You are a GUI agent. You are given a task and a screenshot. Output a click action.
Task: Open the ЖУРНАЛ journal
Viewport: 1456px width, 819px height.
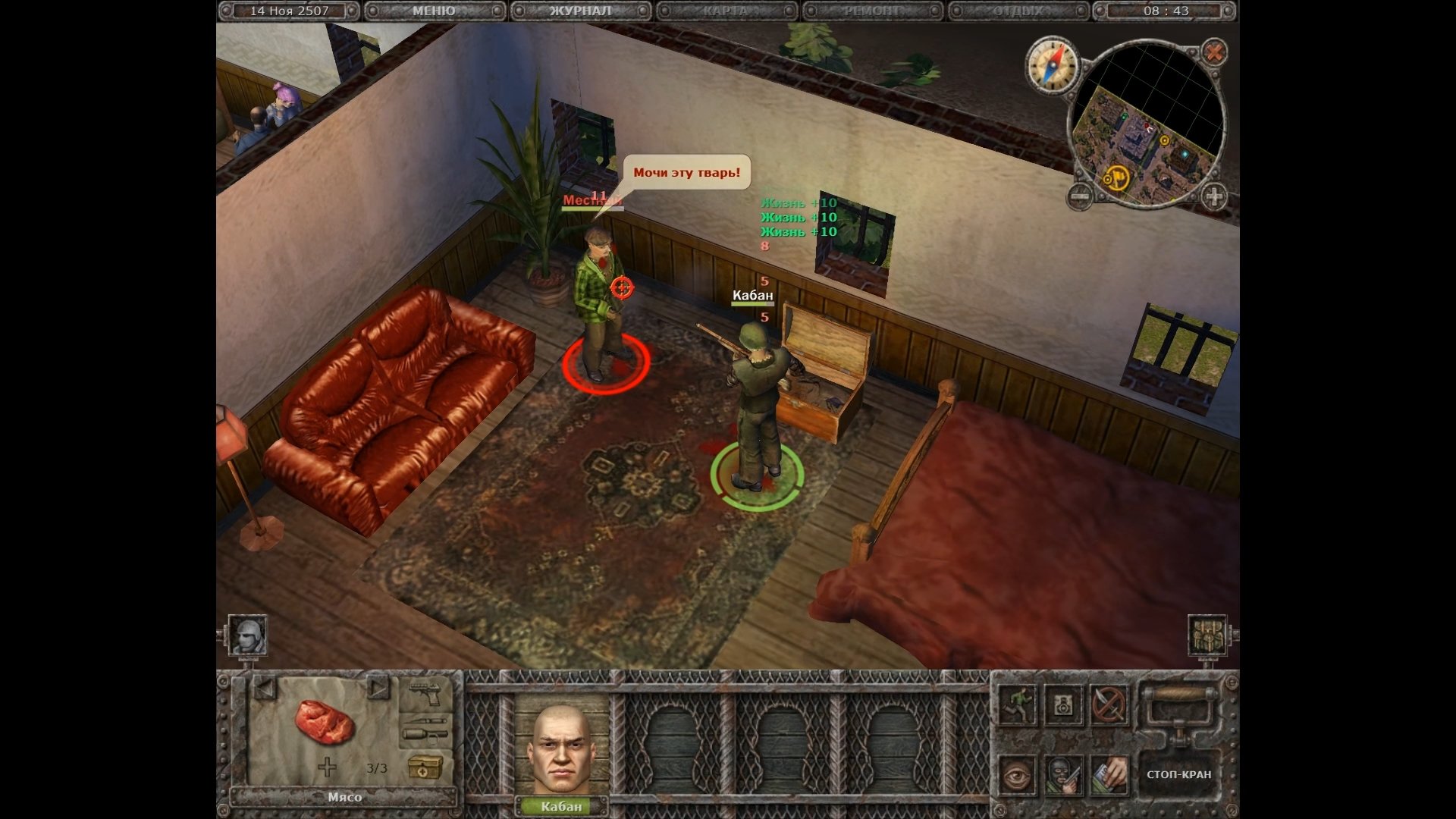[x=580, y=11]
